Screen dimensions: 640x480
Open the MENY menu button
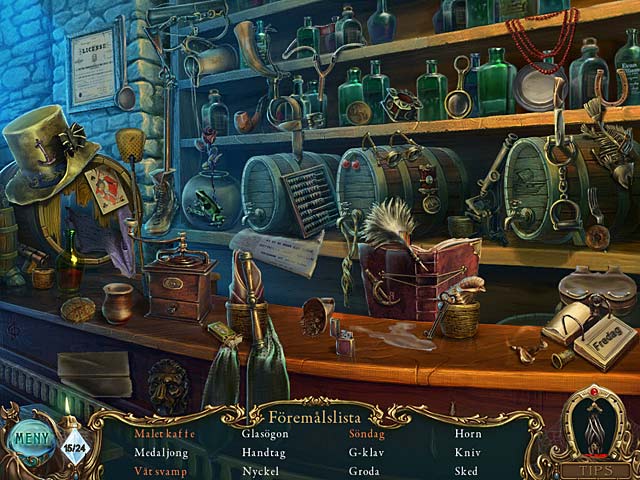(x=32, y=439)
